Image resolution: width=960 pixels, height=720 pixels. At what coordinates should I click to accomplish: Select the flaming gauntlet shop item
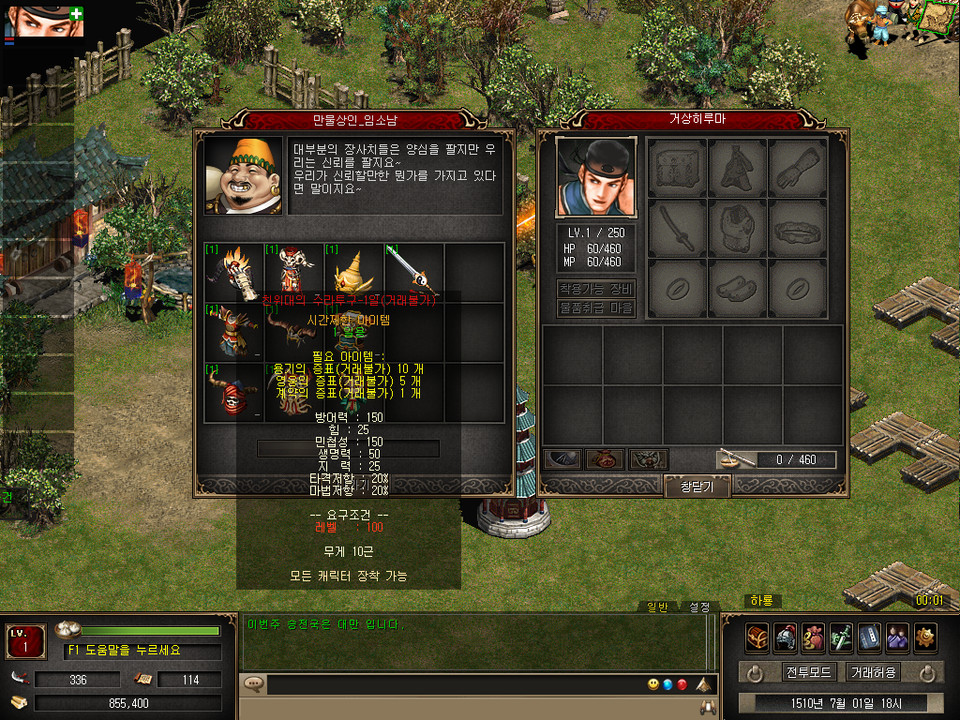(233, 270)
